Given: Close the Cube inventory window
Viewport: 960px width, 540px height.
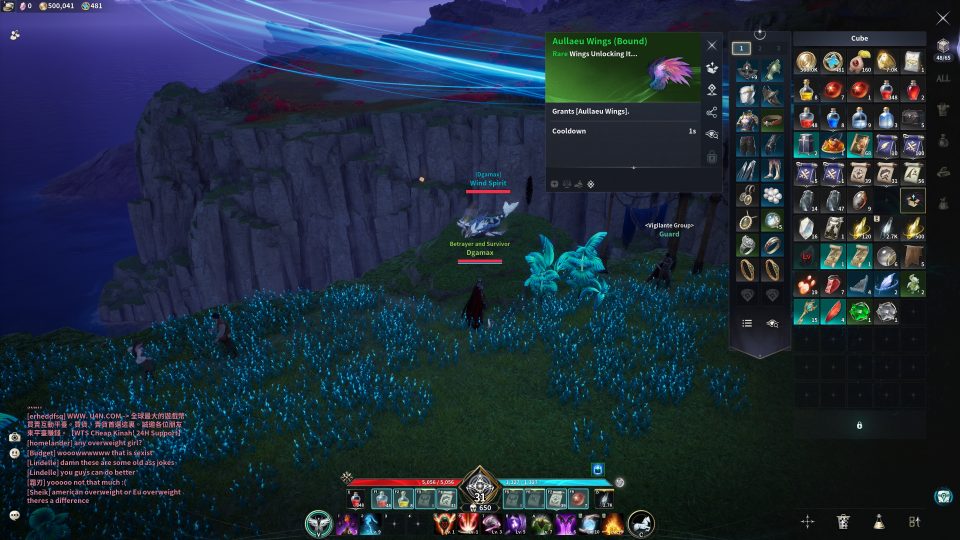Looking at the screenshot, I should [x=942, y=18].
